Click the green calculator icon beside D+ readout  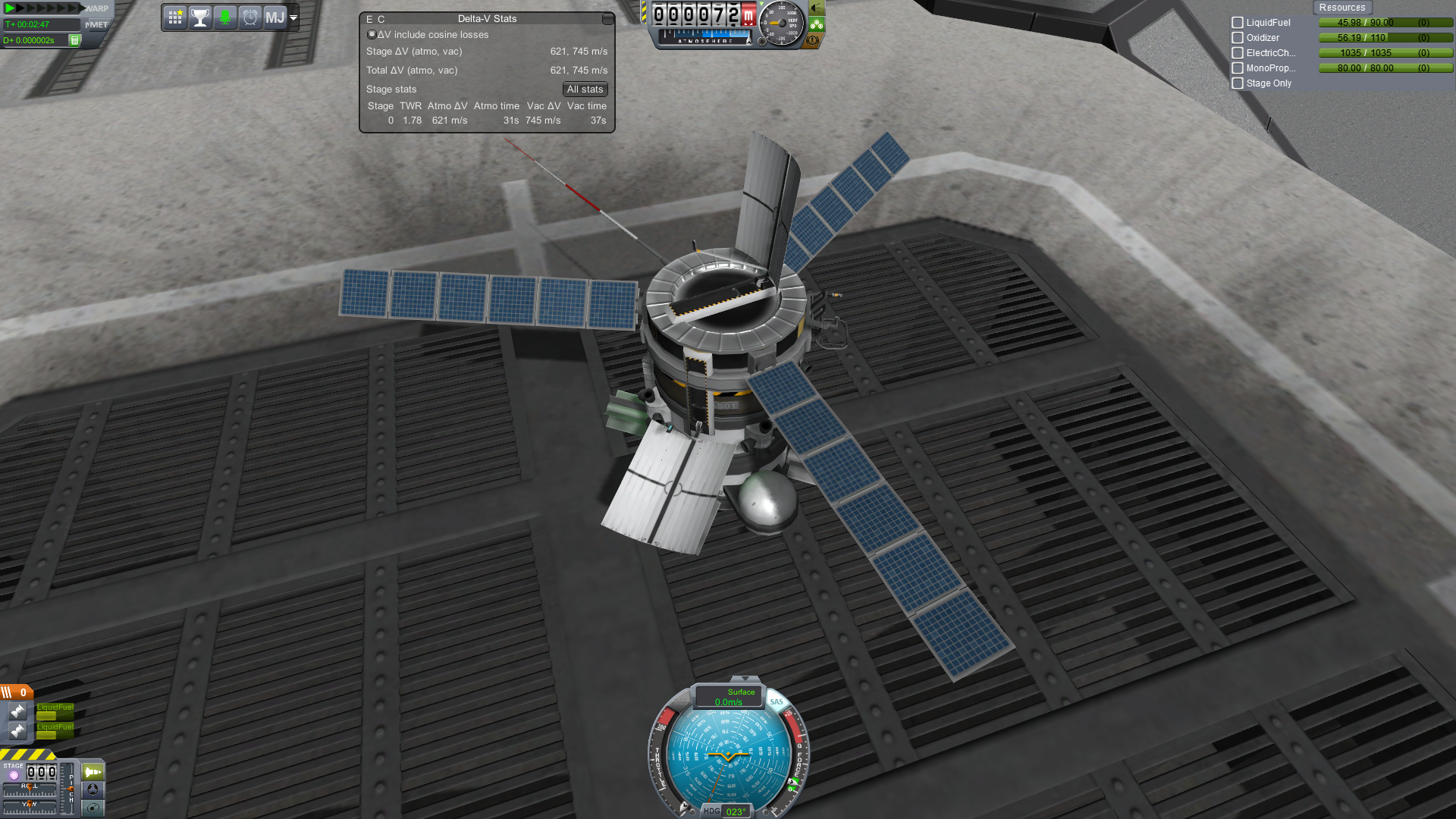tap(74, 40)
